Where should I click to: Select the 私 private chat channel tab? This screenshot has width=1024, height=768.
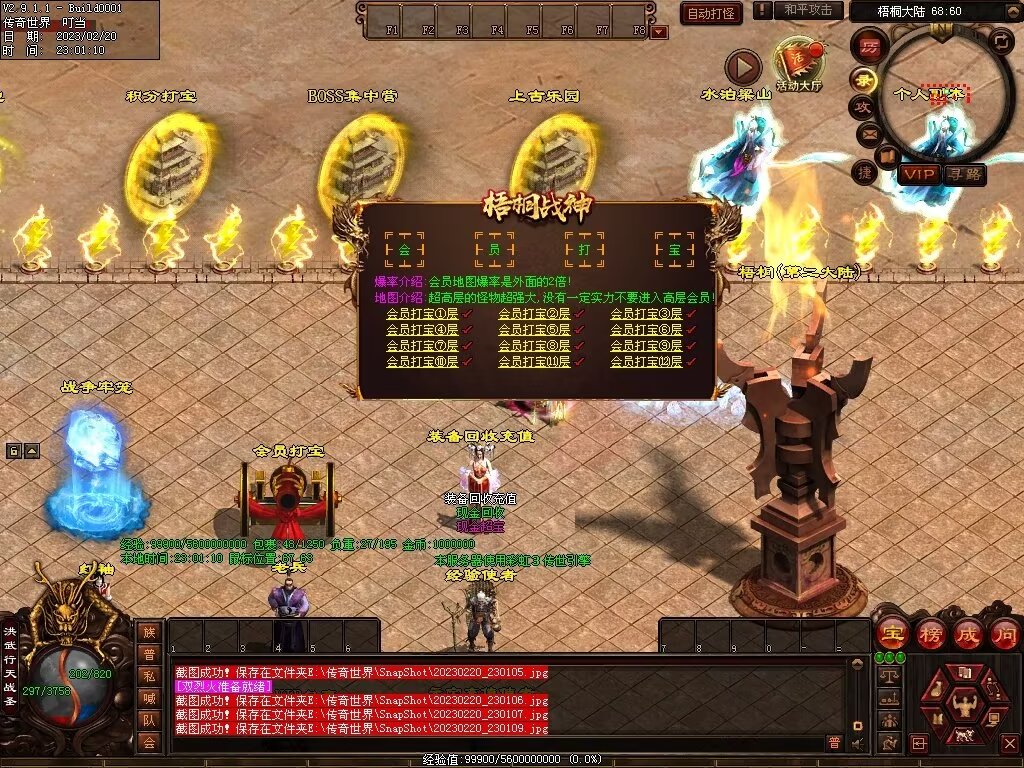(x=149, y=675)
